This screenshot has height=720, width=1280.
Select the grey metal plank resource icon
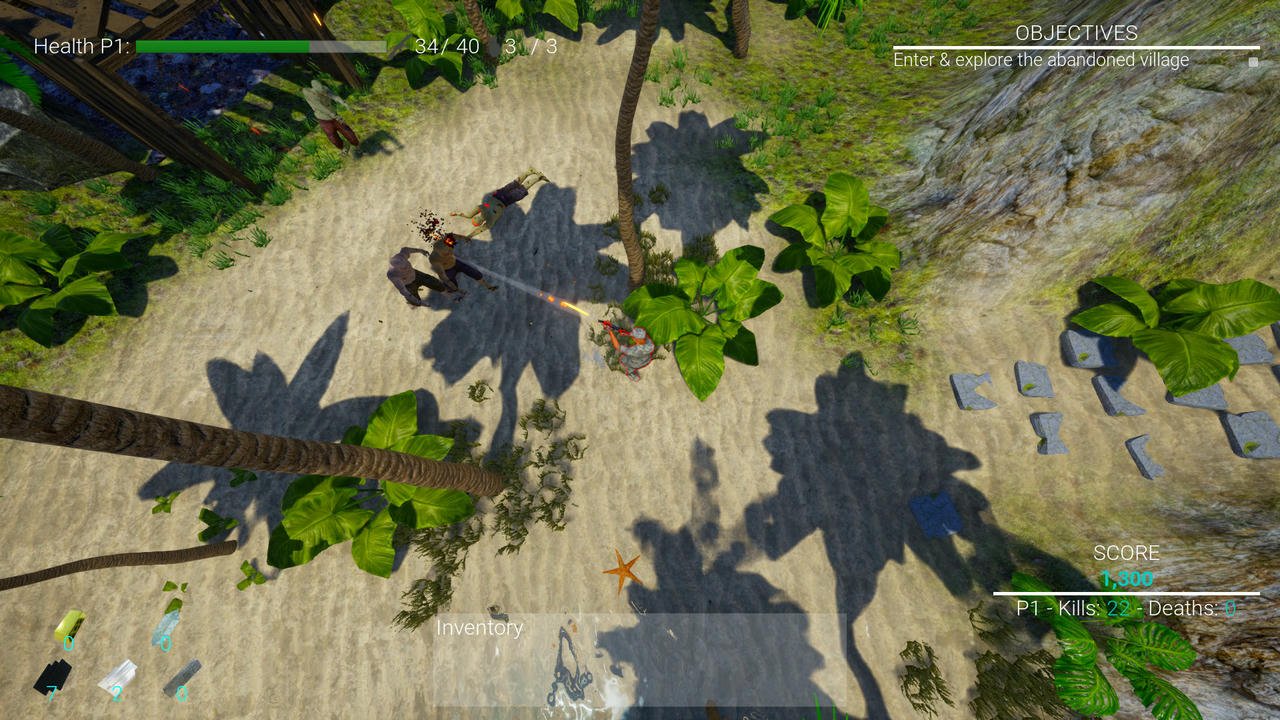pos(182,675)
